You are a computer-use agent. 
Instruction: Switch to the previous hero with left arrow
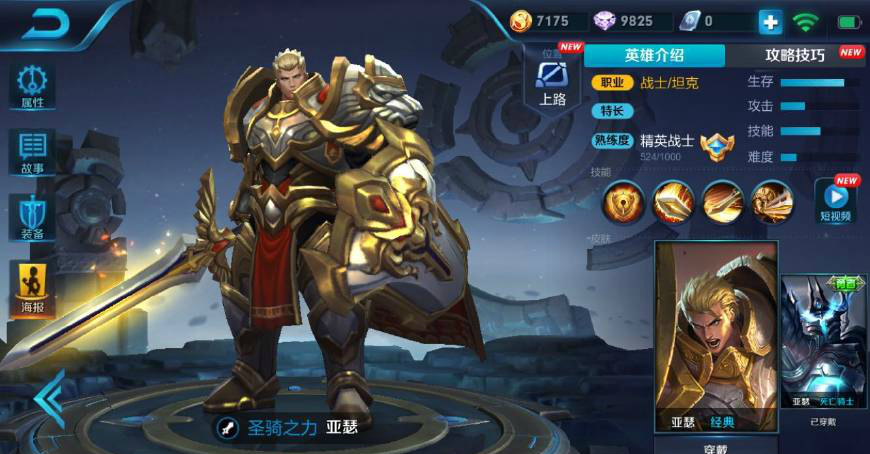click(x=46, y=398)
